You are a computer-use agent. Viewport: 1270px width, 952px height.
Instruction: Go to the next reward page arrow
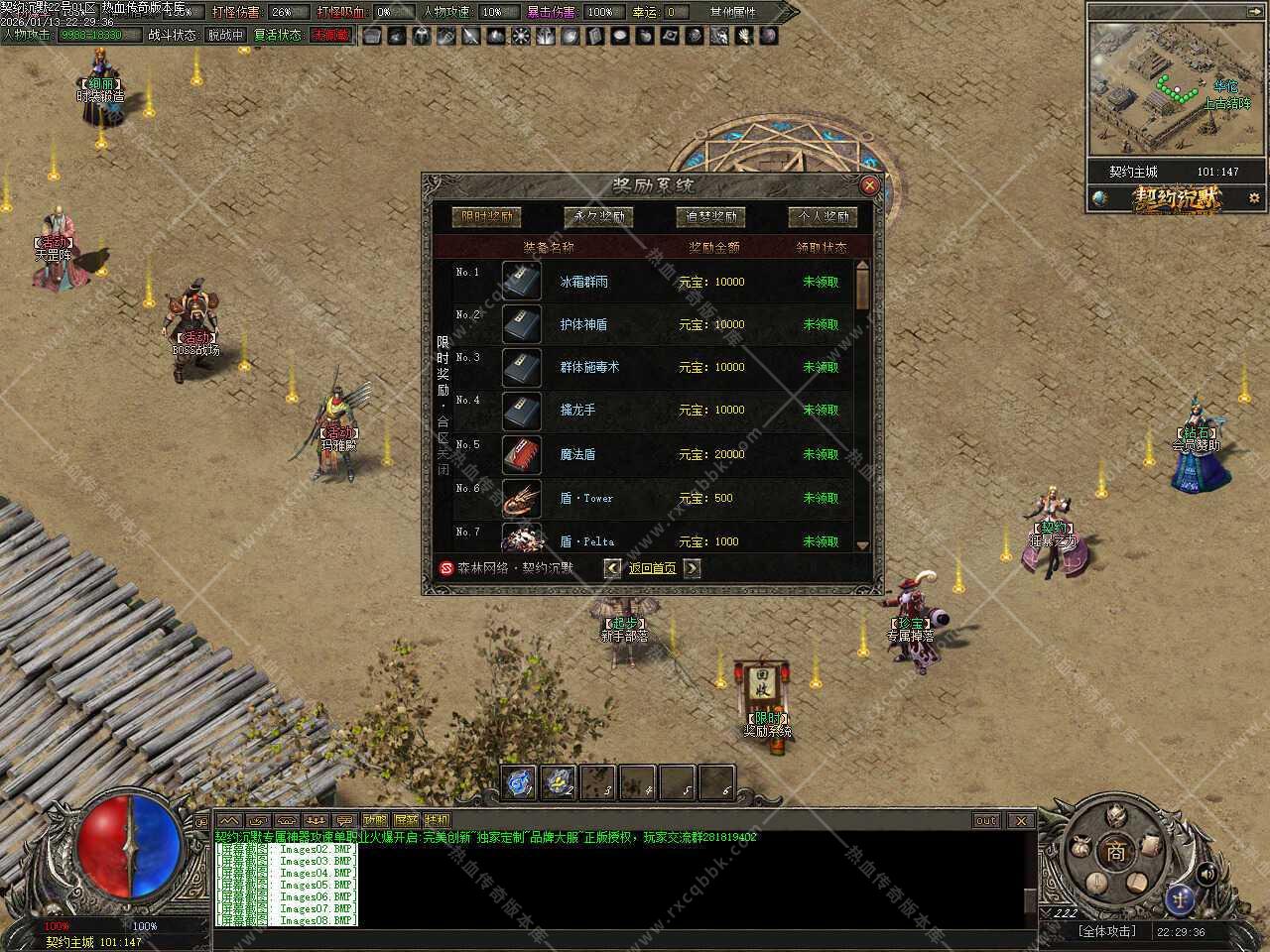click(x=692, y=568)
